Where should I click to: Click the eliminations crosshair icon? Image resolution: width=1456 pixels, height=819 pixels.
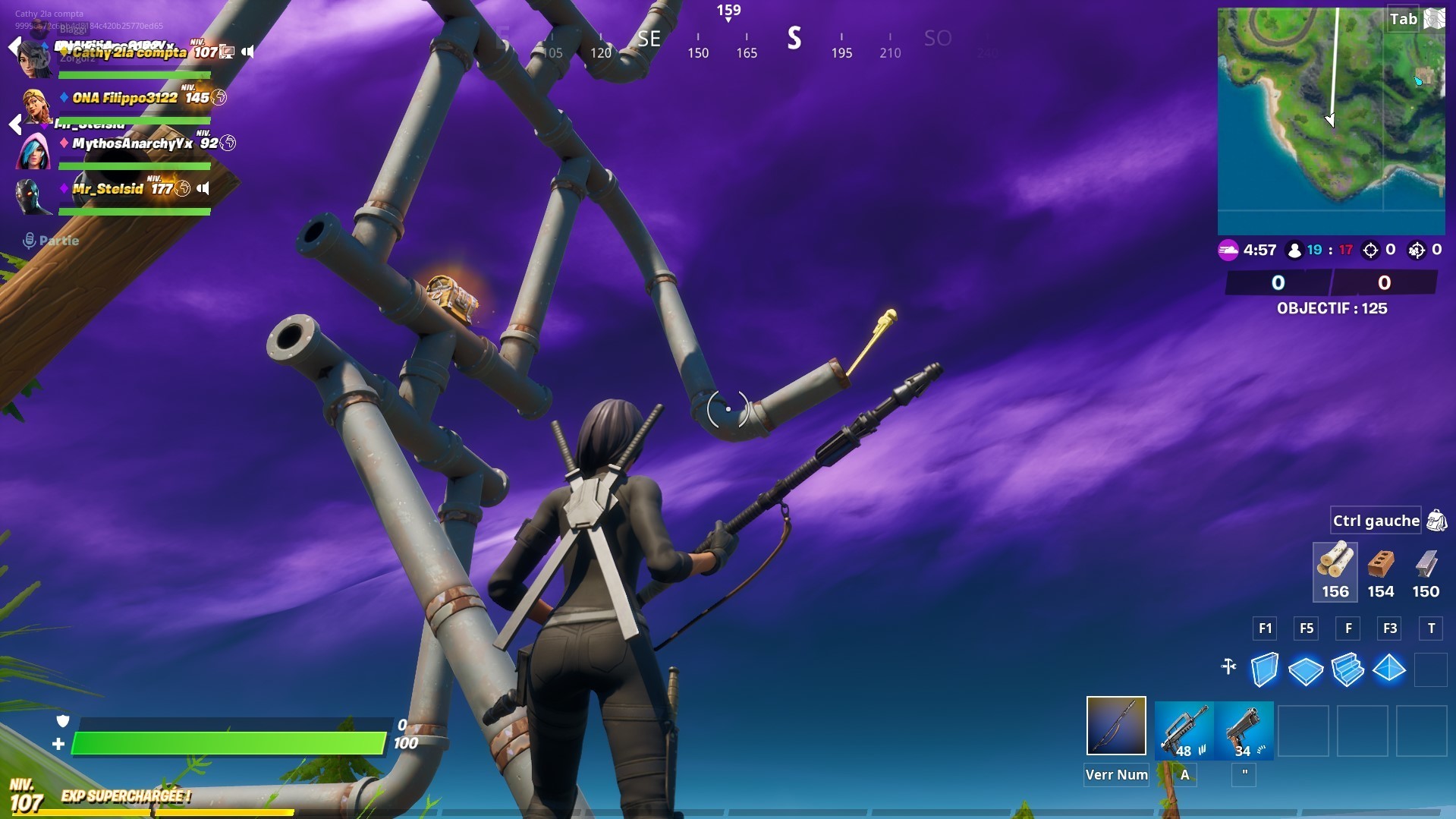1370,250
